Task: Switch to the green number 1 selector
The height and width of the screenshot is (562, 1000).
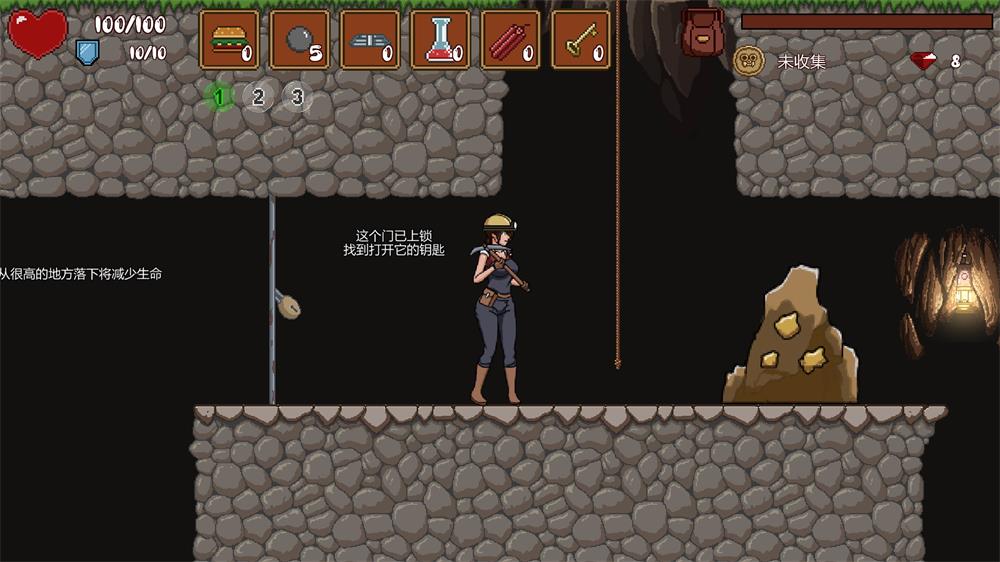Action: pyautogui.click(x=220, y=96)
